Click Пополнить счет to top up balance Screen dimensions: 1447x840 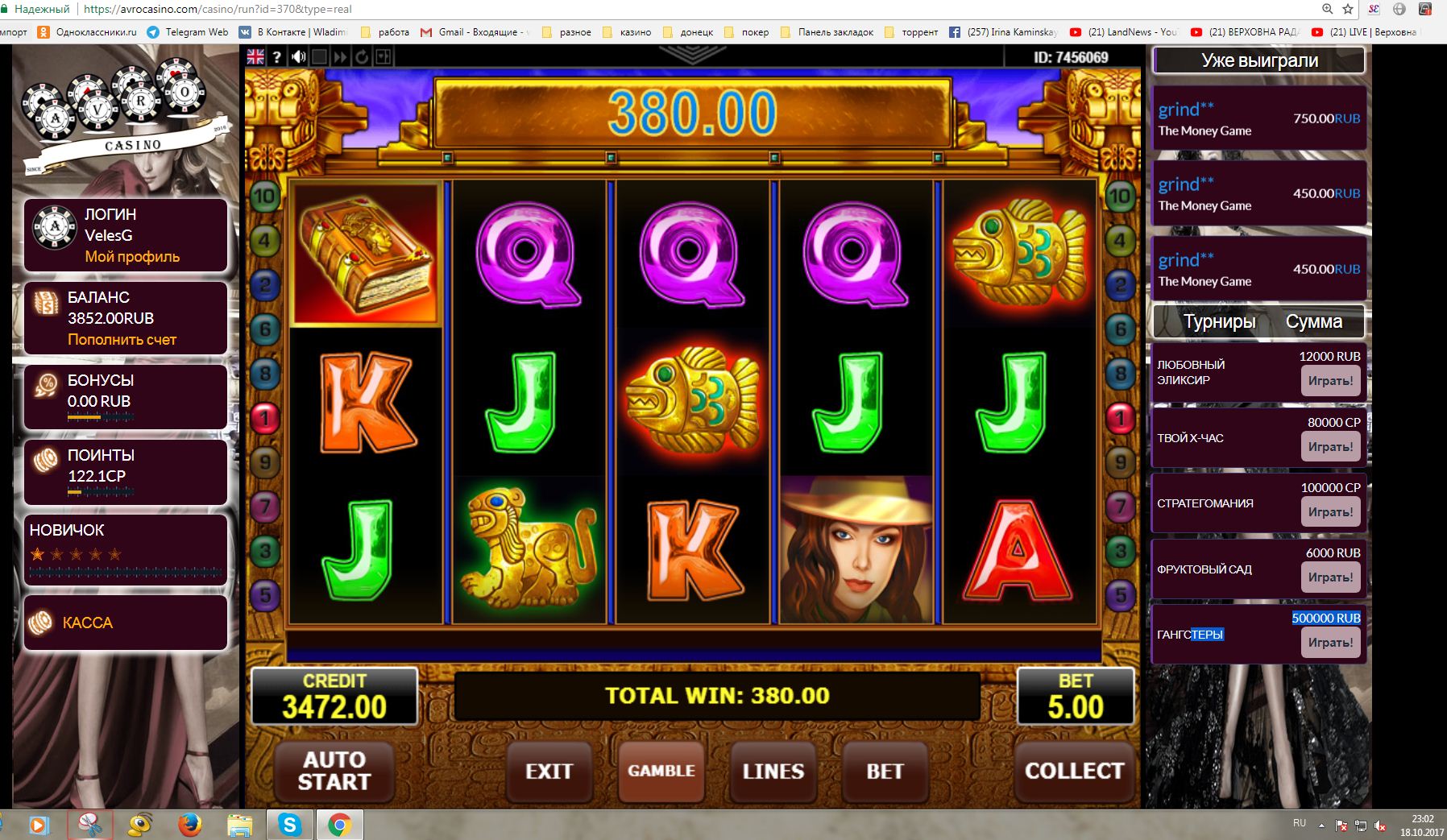(122, 340)
